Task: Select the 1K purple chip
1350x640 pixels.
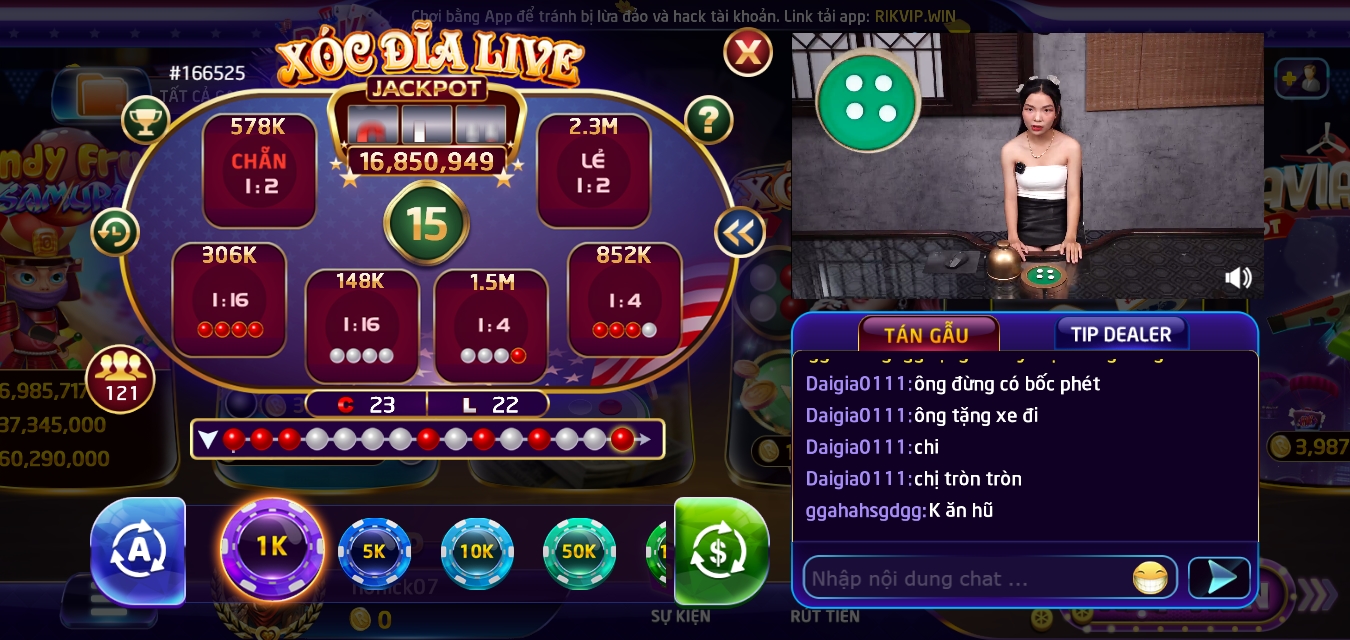Action: click(x=272, y=548)
